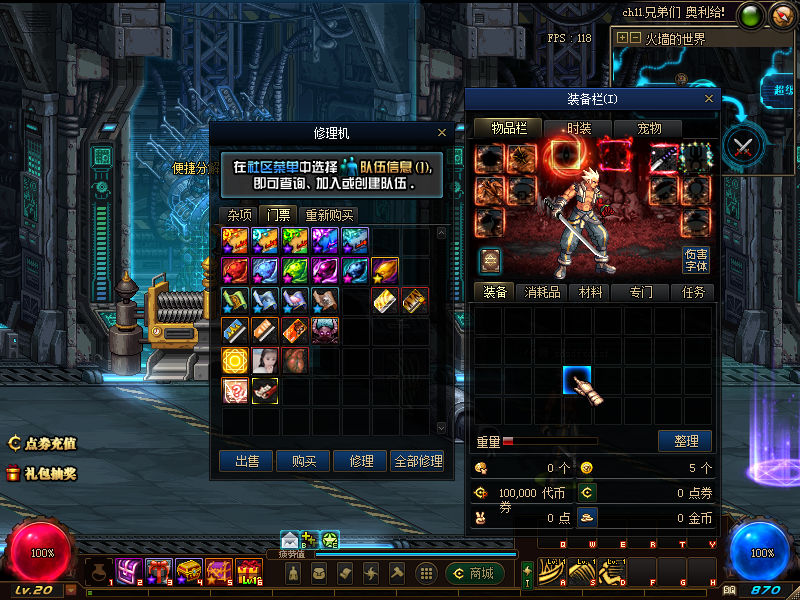Select the girl portrait item in shop
The height and width of the screenshot is (600, 800).
click(265, 360)
